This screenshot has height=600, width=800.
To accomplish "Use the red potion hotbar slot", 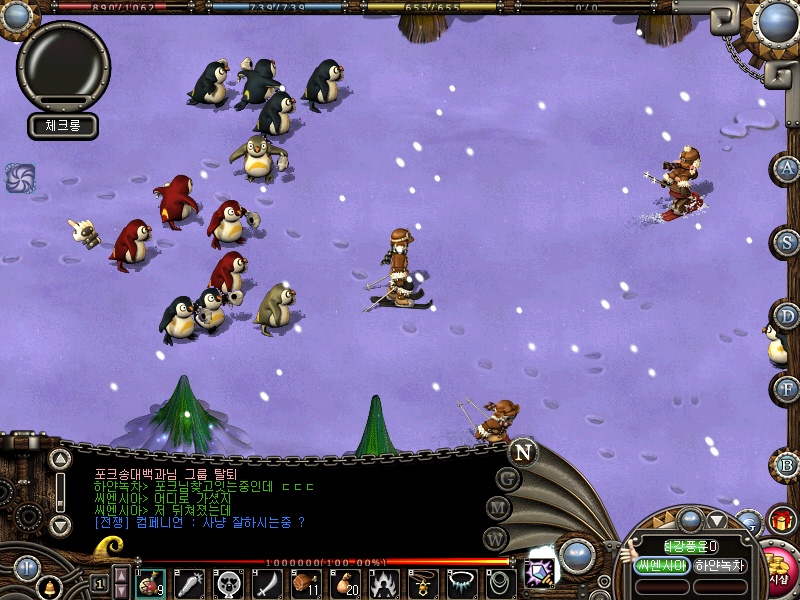I will pyautogui.click(x=150, y=583).
